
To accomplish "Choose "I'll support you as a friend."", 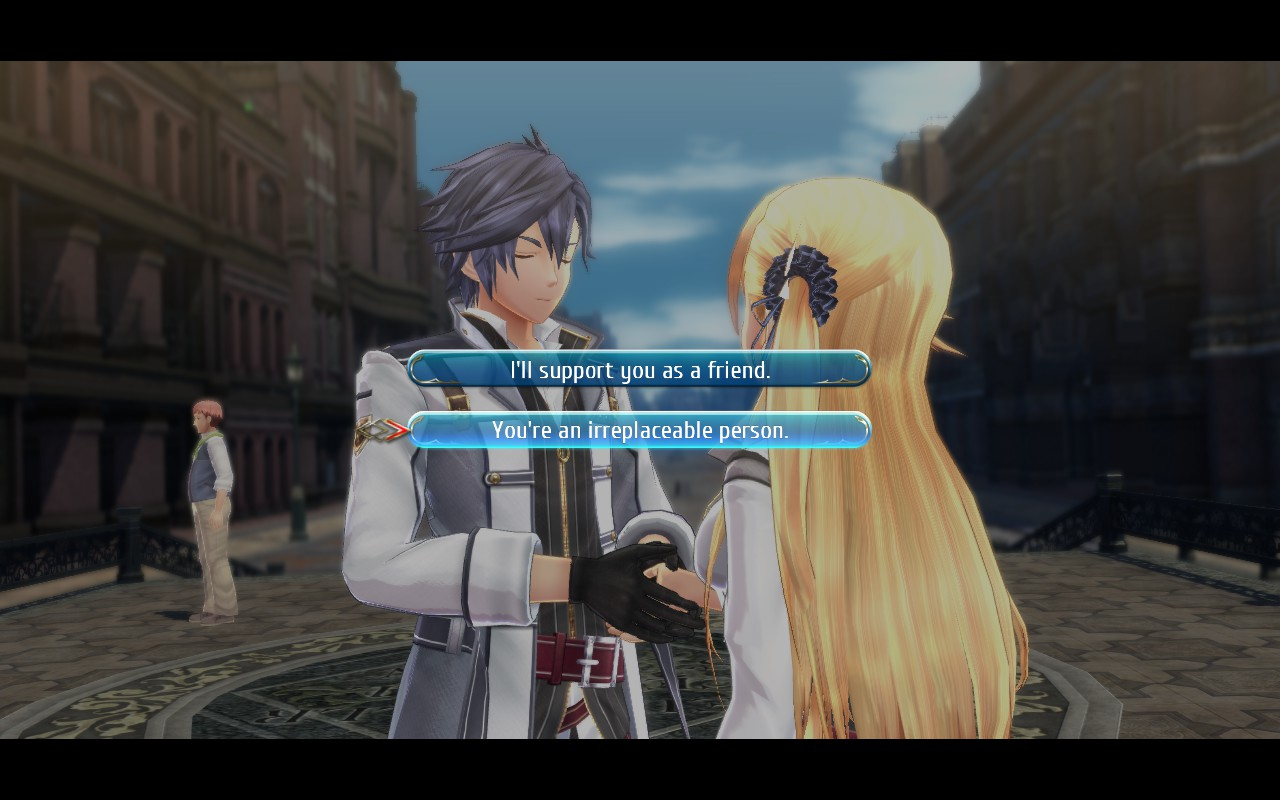I will click(x=640, y=369).
